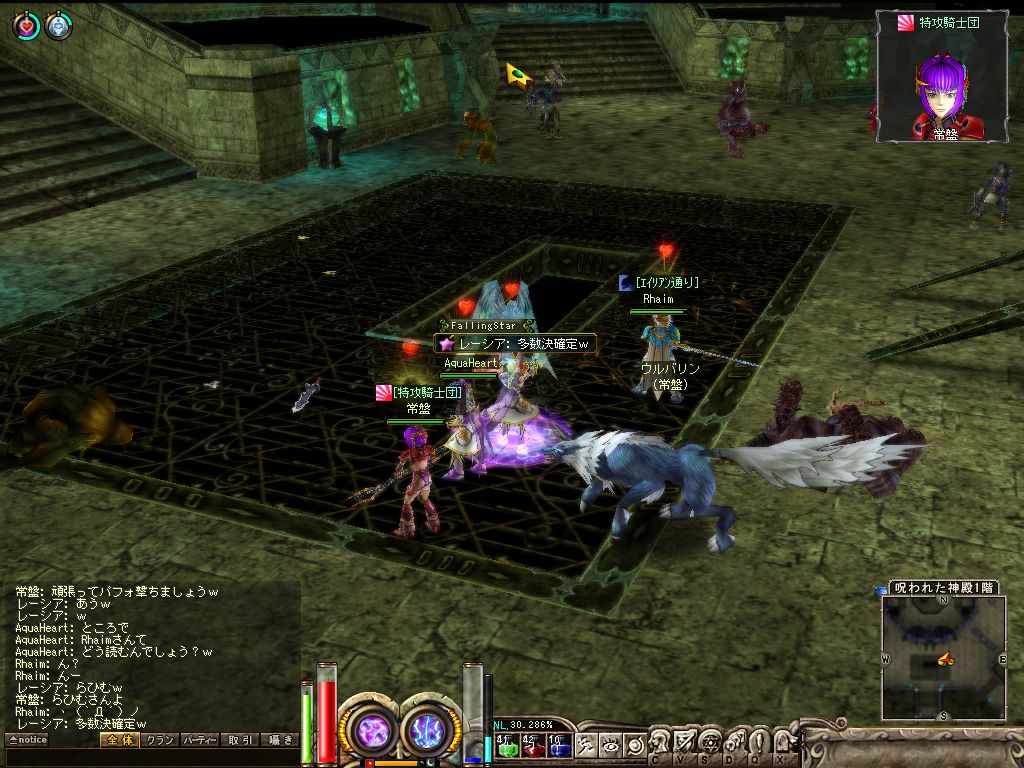The width and height of the screenshot is (1024, 768).
Task: Use the green potion slot
Action: (x=506, y=744)
